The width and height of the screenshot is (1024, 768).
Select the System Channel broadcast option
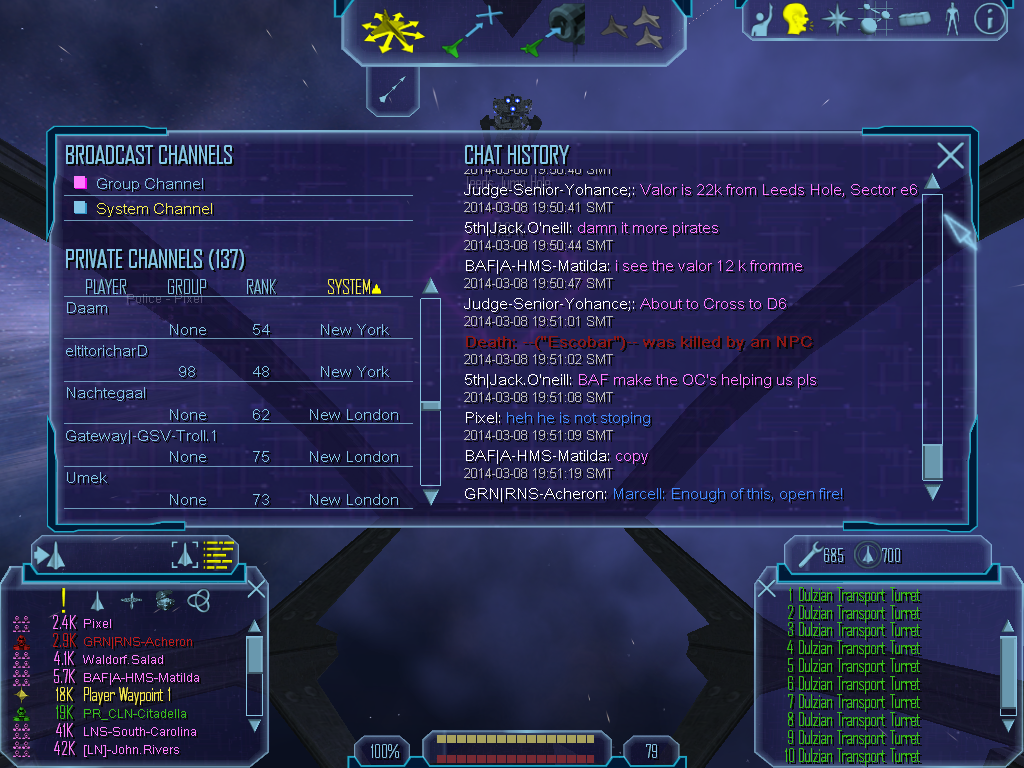(154, 209)
